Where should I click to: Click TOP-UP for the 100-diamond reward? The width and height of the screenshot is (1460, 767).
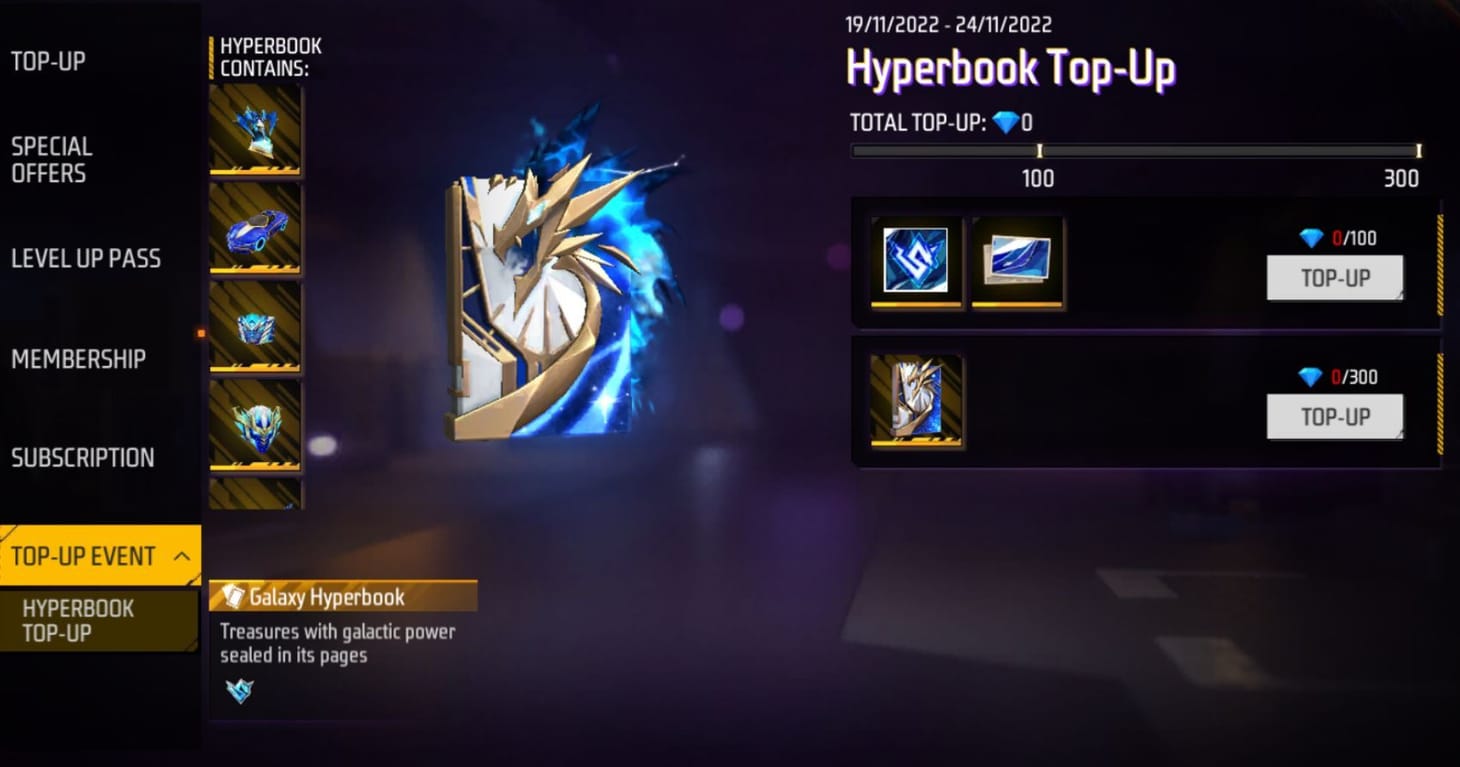click(x=1334, y=278)
